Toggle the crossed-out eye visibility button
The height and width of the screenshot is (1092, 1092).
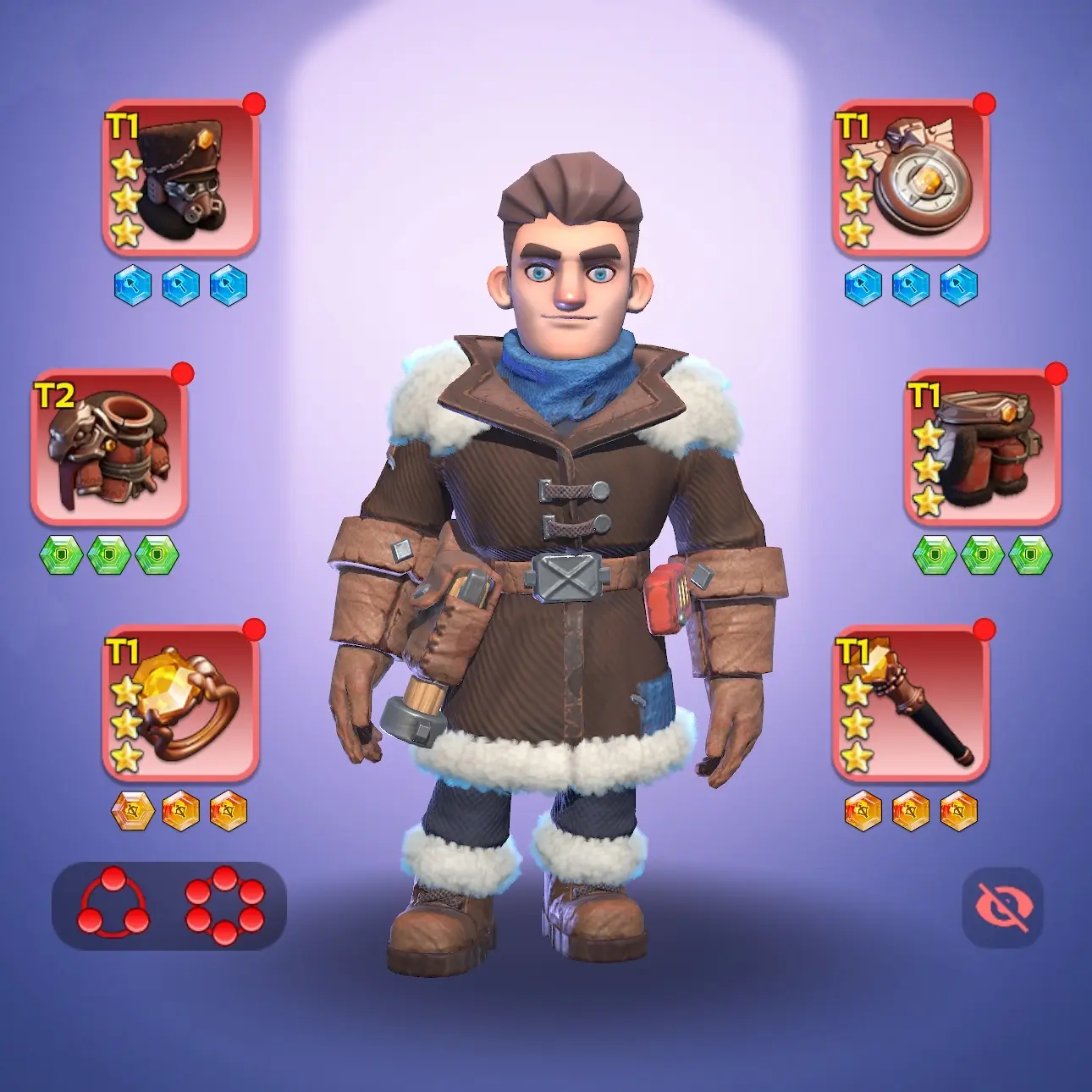[x=1002, y=907]
